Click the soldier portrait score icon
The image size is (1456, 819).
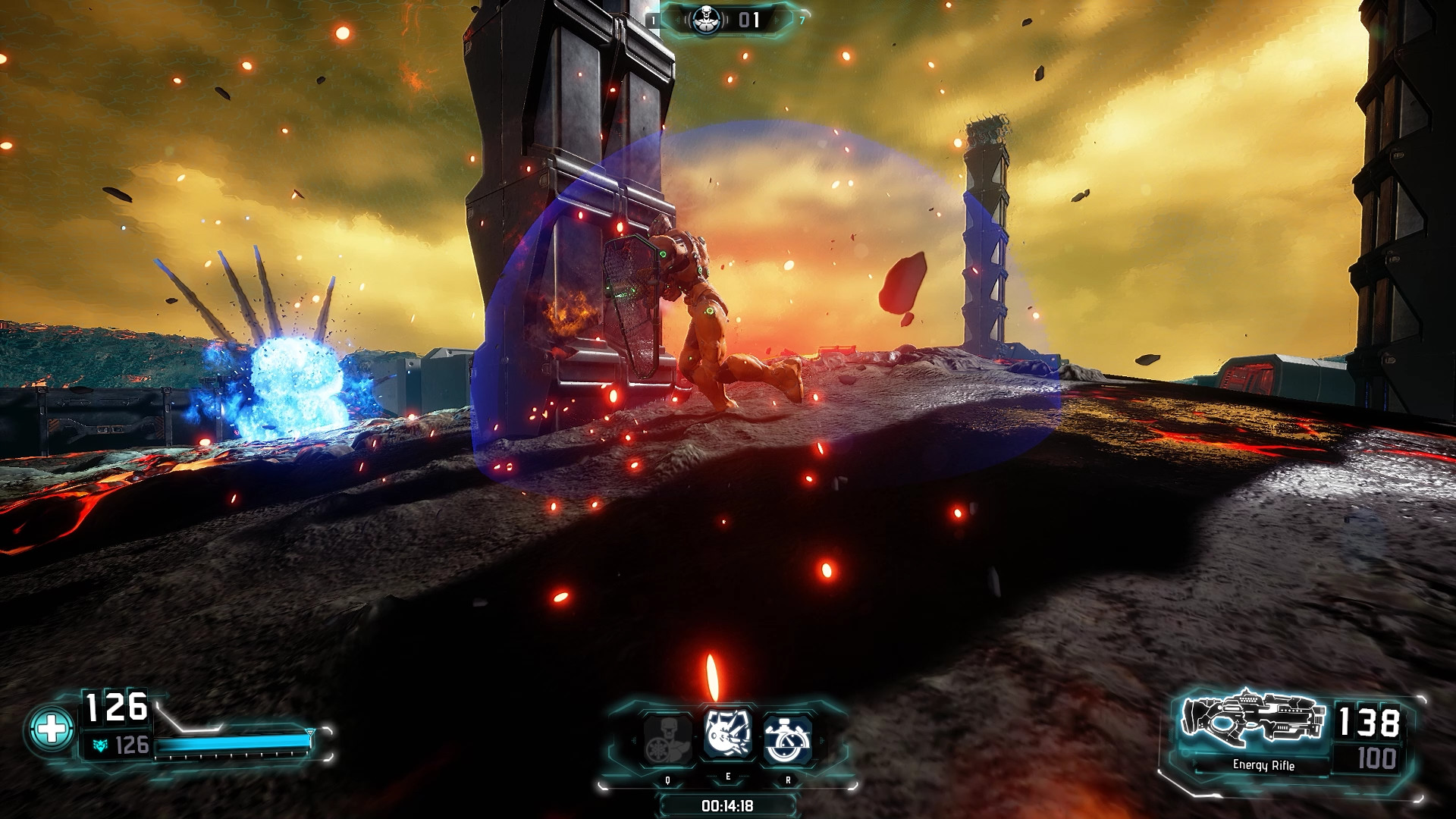tap(707, 20)
